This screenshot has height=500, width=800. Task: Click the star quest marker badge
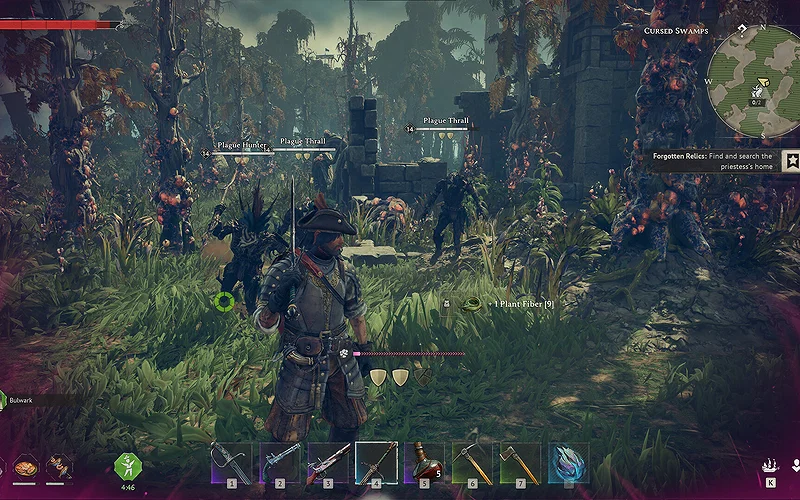pos(791,160)
